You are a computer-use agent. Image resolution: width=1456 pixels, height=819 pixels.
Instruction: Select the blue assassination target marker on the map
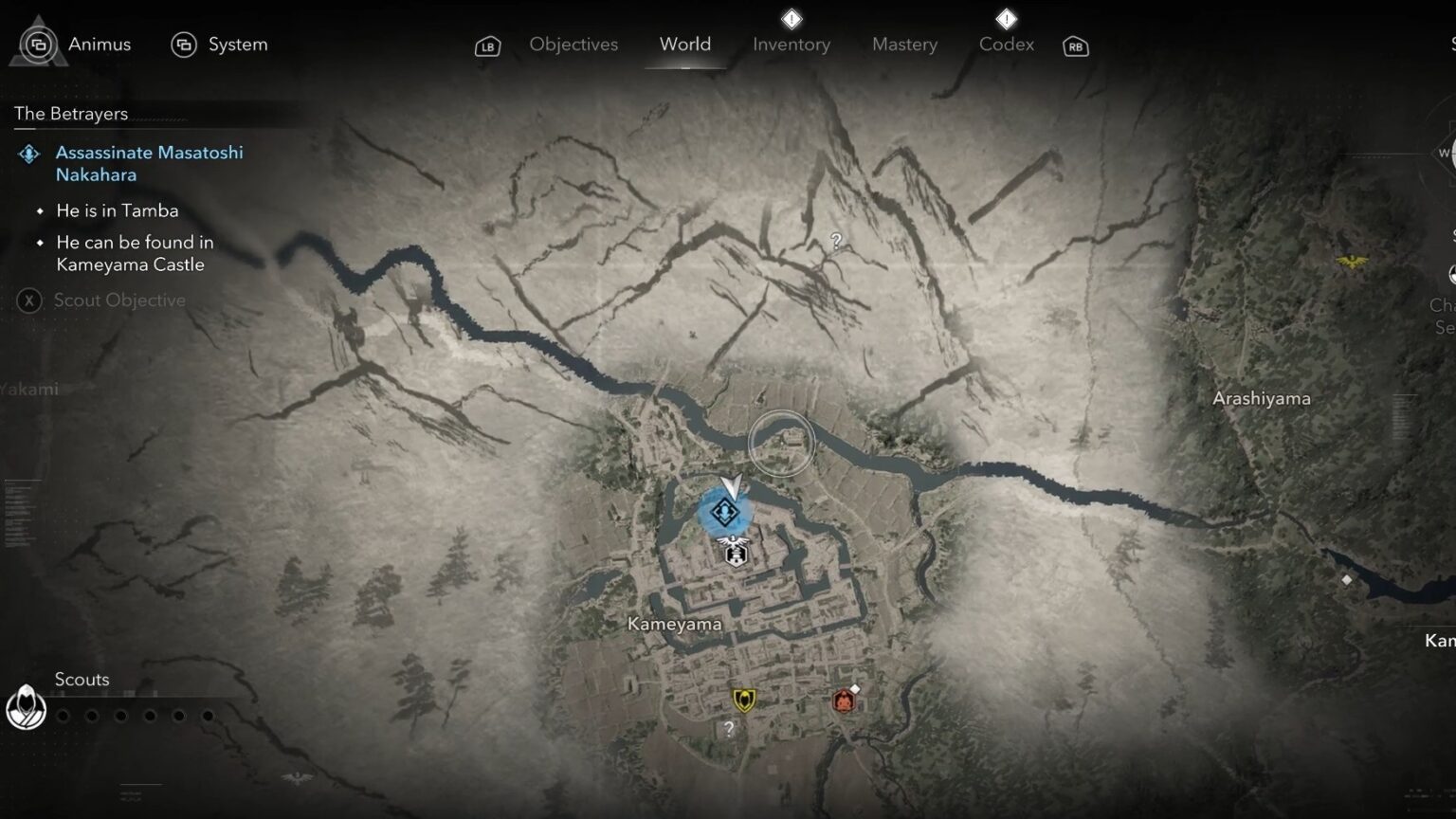(724, 513)
